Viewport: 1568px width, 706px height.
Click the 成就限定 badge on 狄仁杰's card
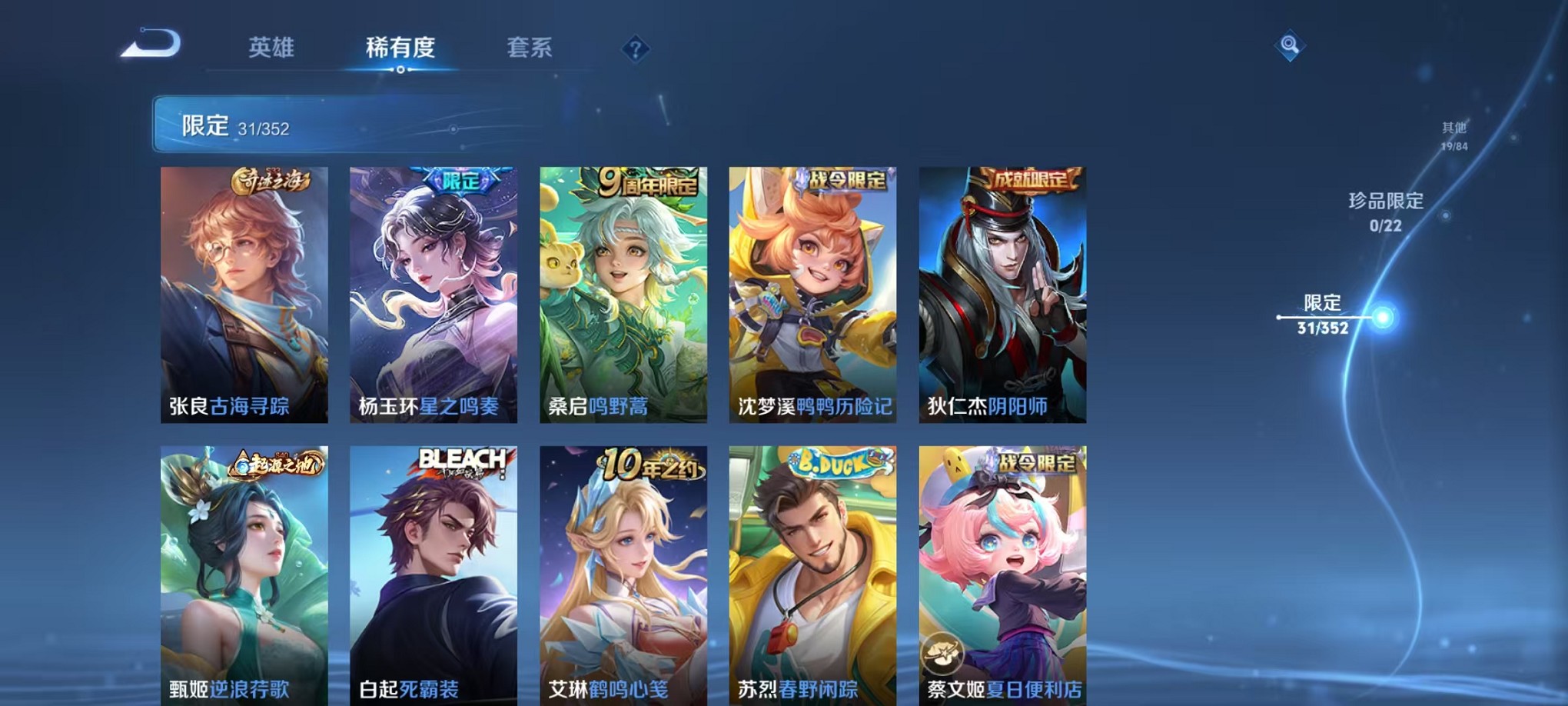pos(1029,178)
